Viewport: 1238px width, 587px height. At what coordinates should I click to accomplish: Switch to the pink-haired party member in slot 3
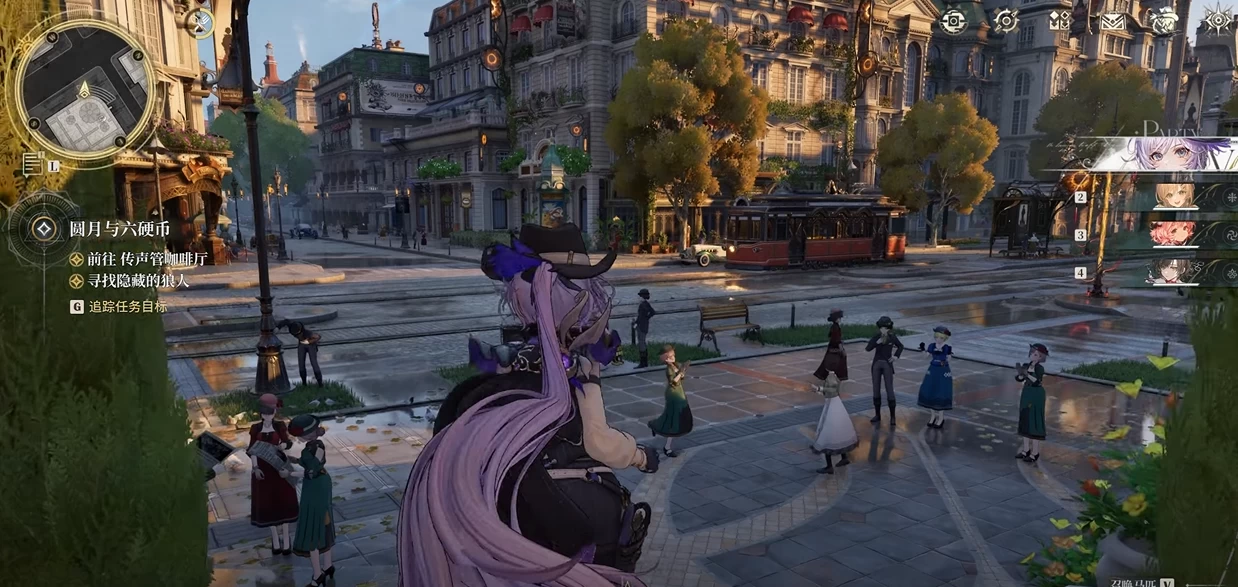click(1173, 235)
